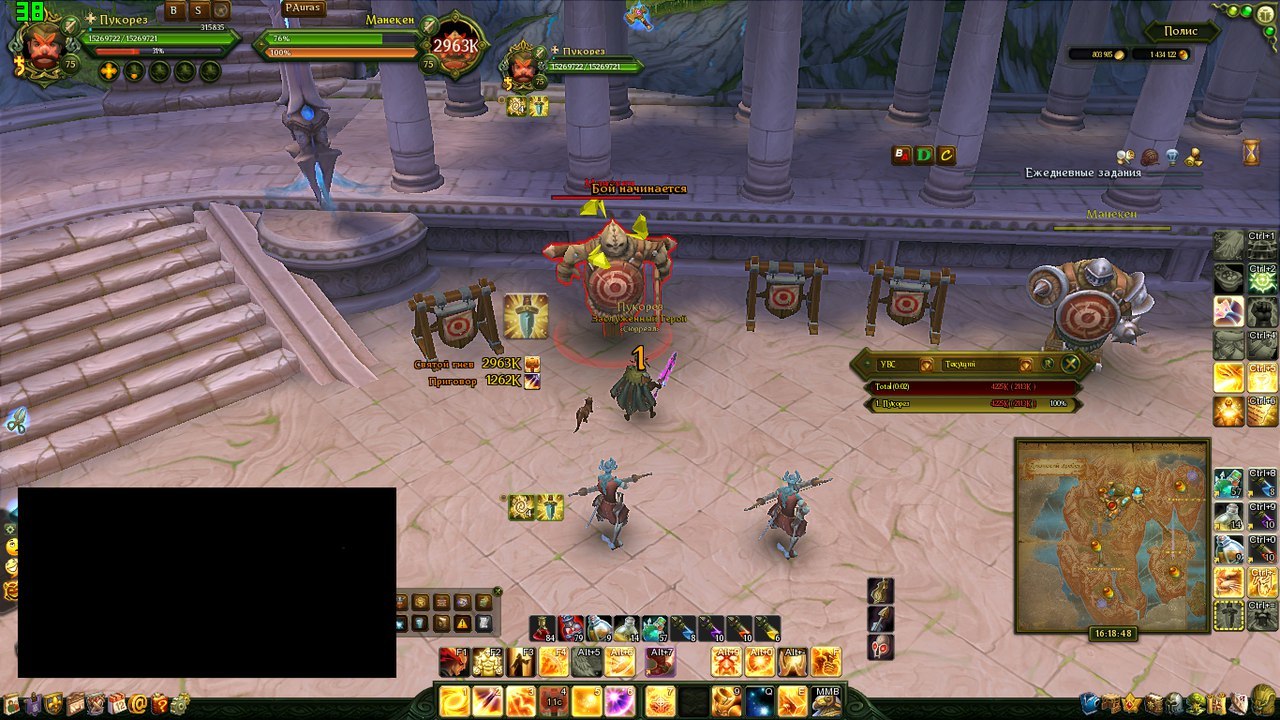Activate the F1 red-haired warrior ability

[454, 662]
